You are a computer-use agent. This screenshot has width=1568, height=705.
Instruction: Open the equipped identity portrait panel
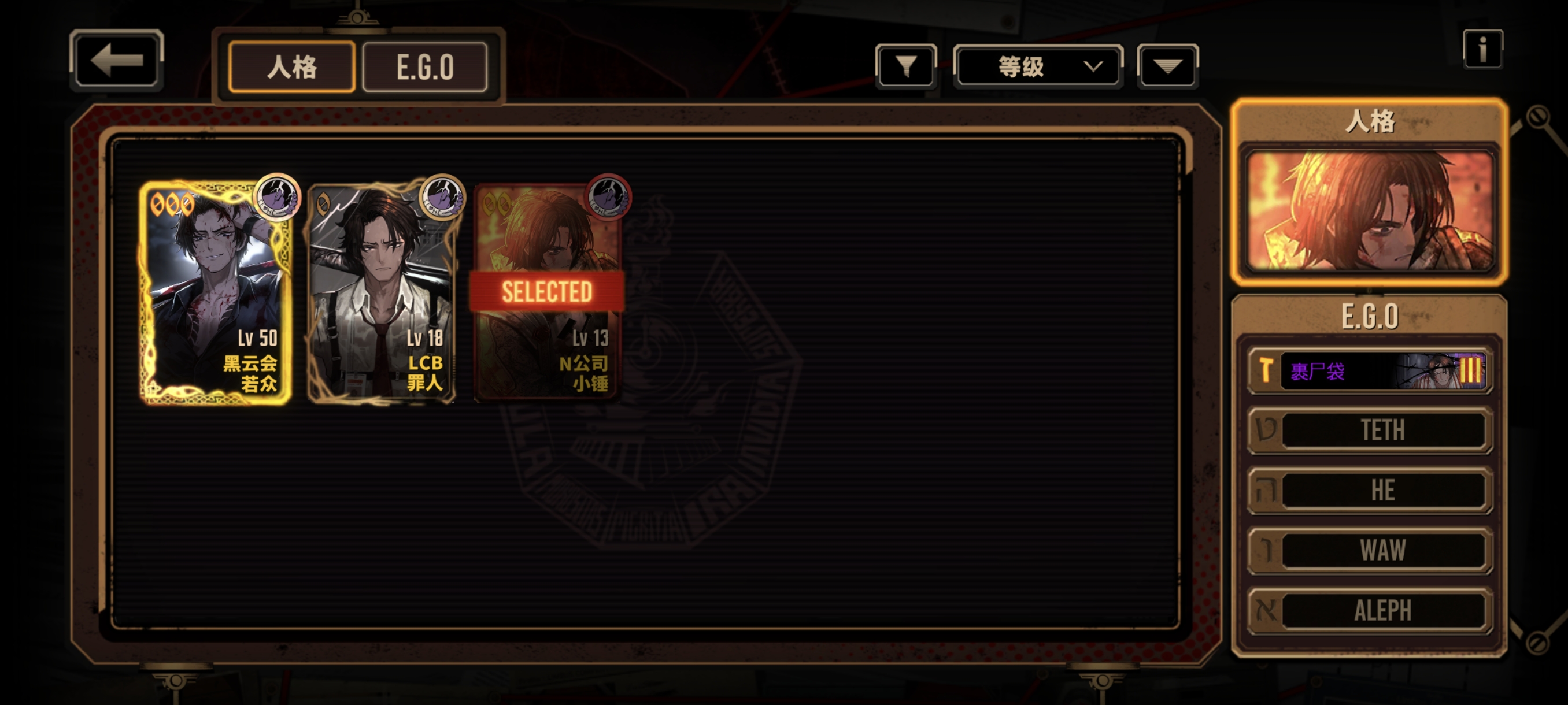[x=1370, y=210]
